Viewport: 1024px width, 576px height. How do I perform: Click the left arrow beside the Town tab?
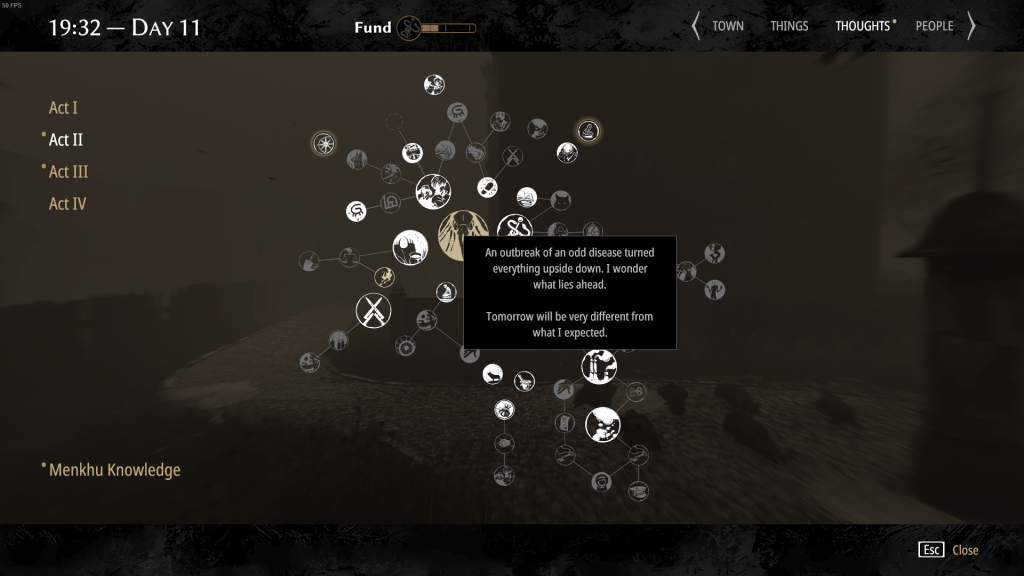click(x=696, y=26)
